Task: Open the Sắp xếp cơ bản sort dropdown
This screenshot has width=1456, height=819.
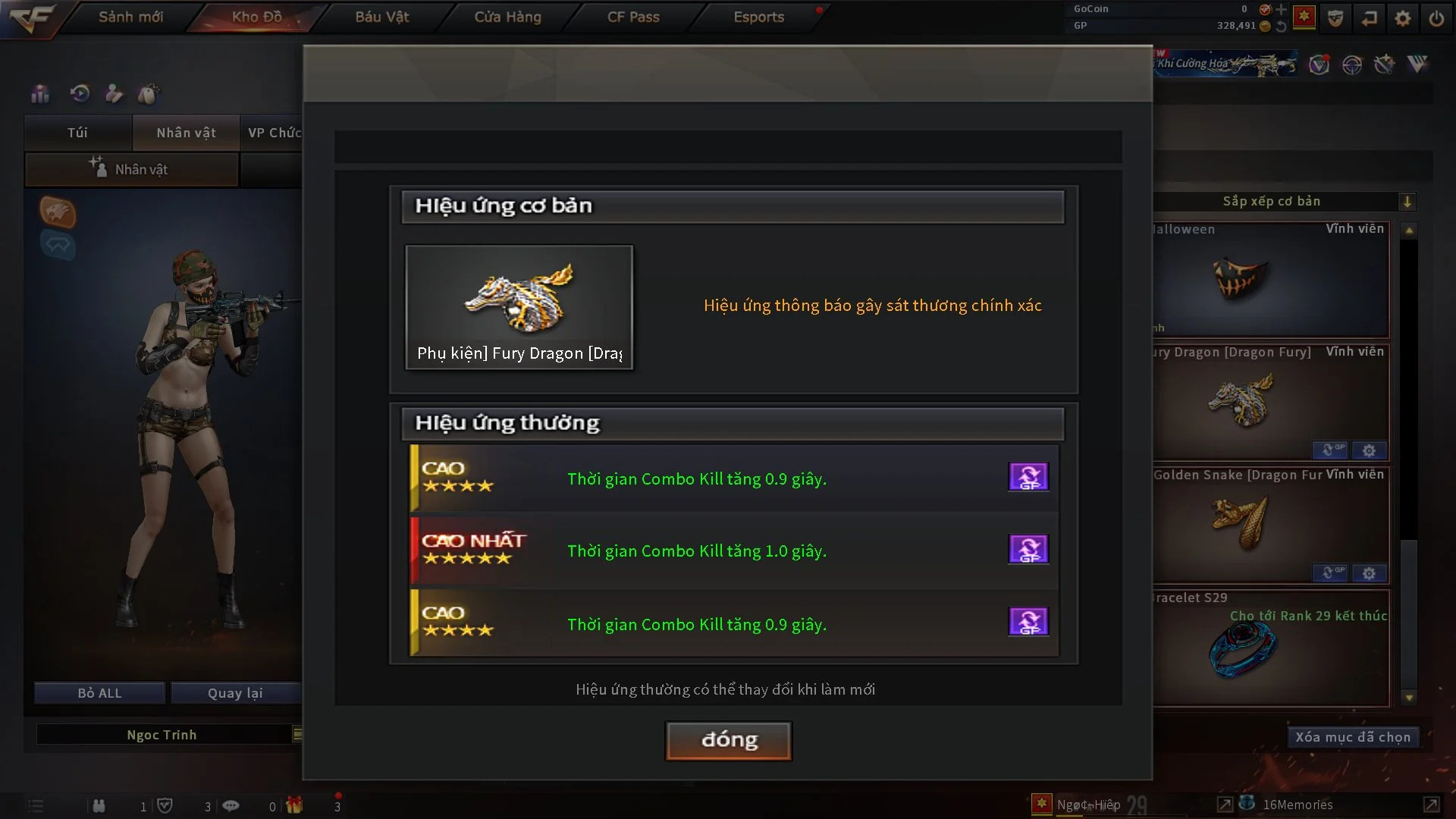Action: (x=1407, y=202)
